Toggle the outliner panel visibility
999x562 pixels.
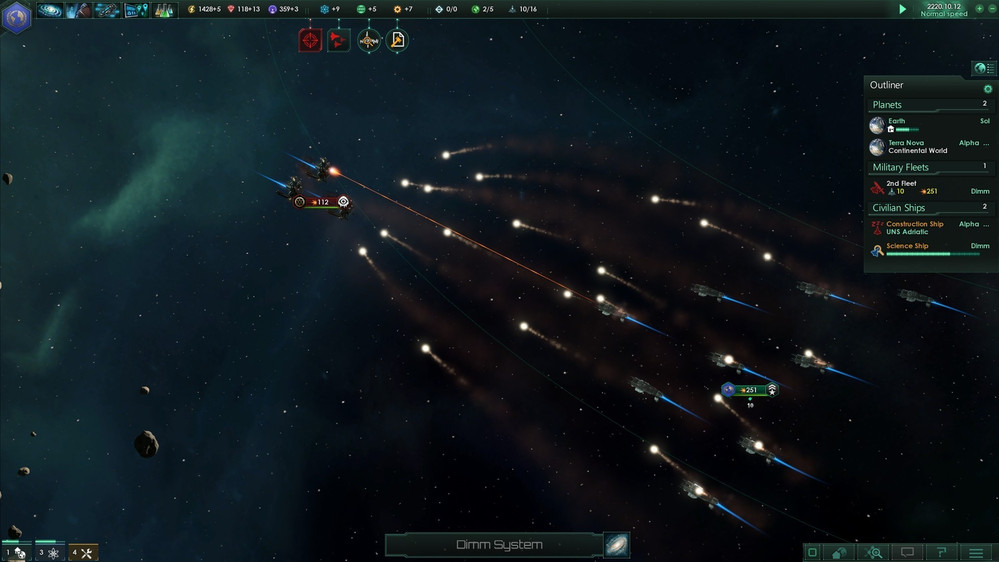tap(983, 68)
